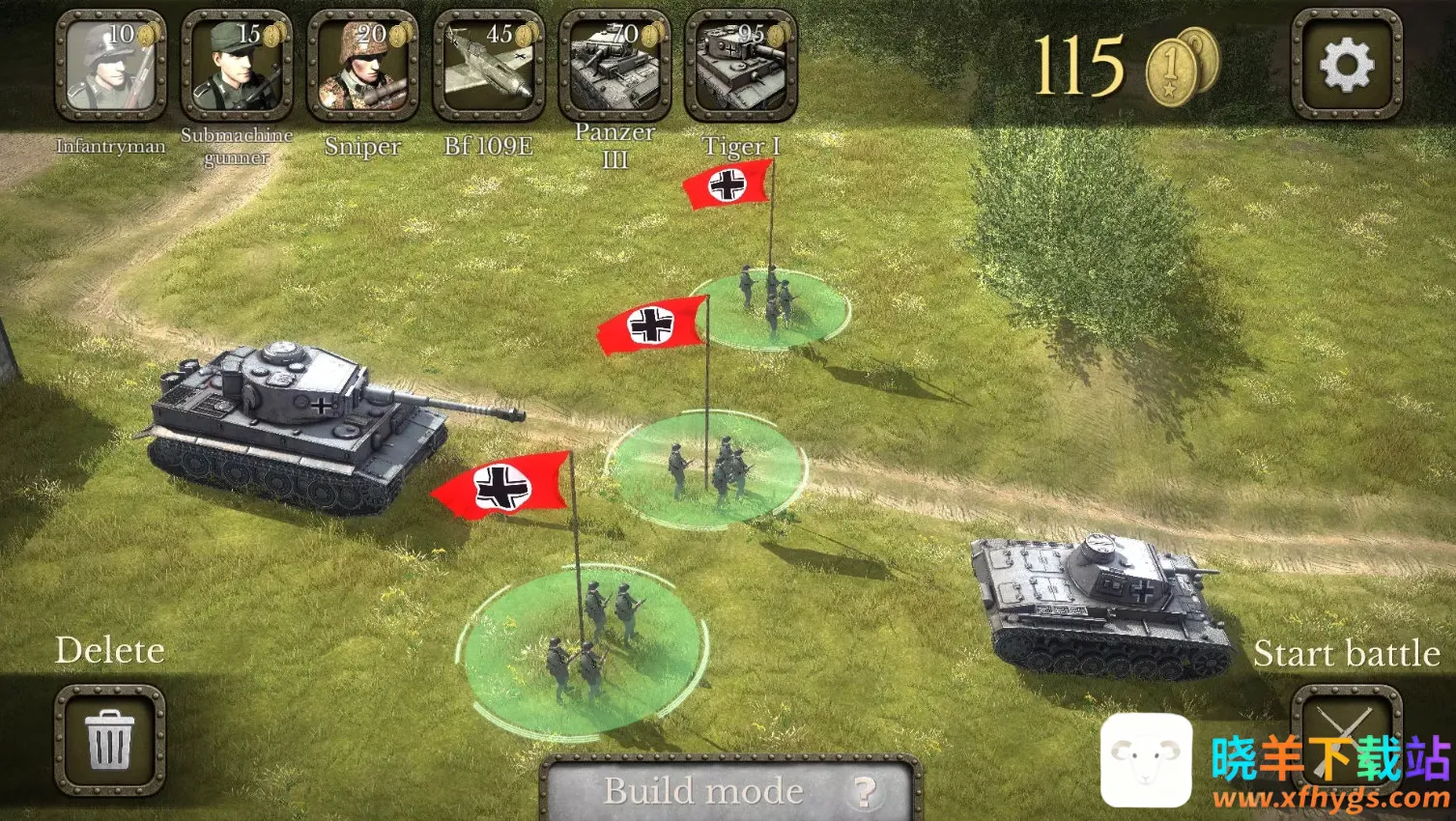Show Build mode help question mark
Screen dimensions: 1456x821
(864, 792)
